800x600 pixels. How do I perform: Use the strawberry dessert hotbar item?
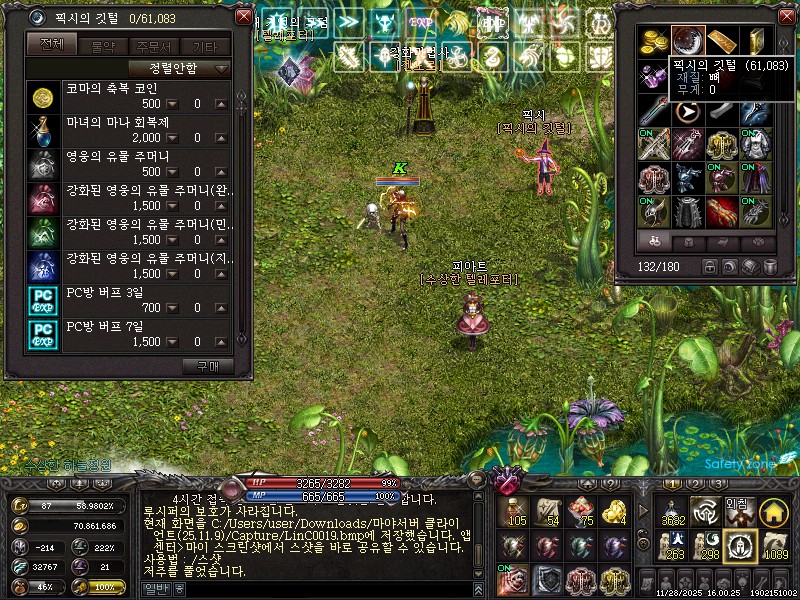[581, 513]
